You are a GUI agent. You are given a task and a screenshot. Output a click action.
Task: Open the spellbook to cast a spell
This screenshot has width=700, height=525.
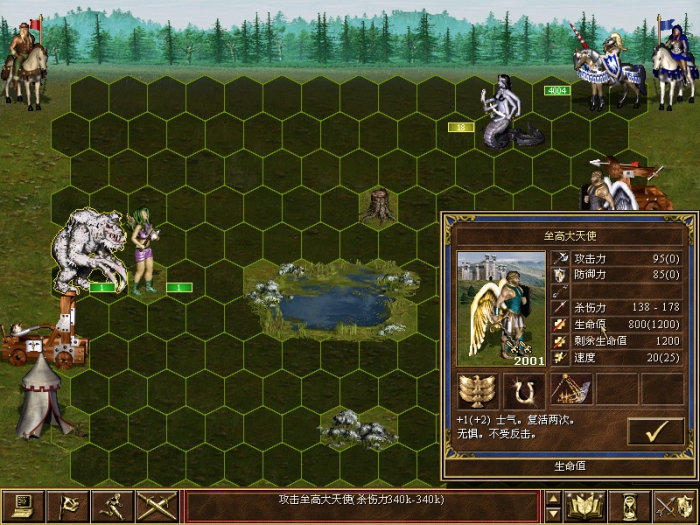(x=585, y=506)
